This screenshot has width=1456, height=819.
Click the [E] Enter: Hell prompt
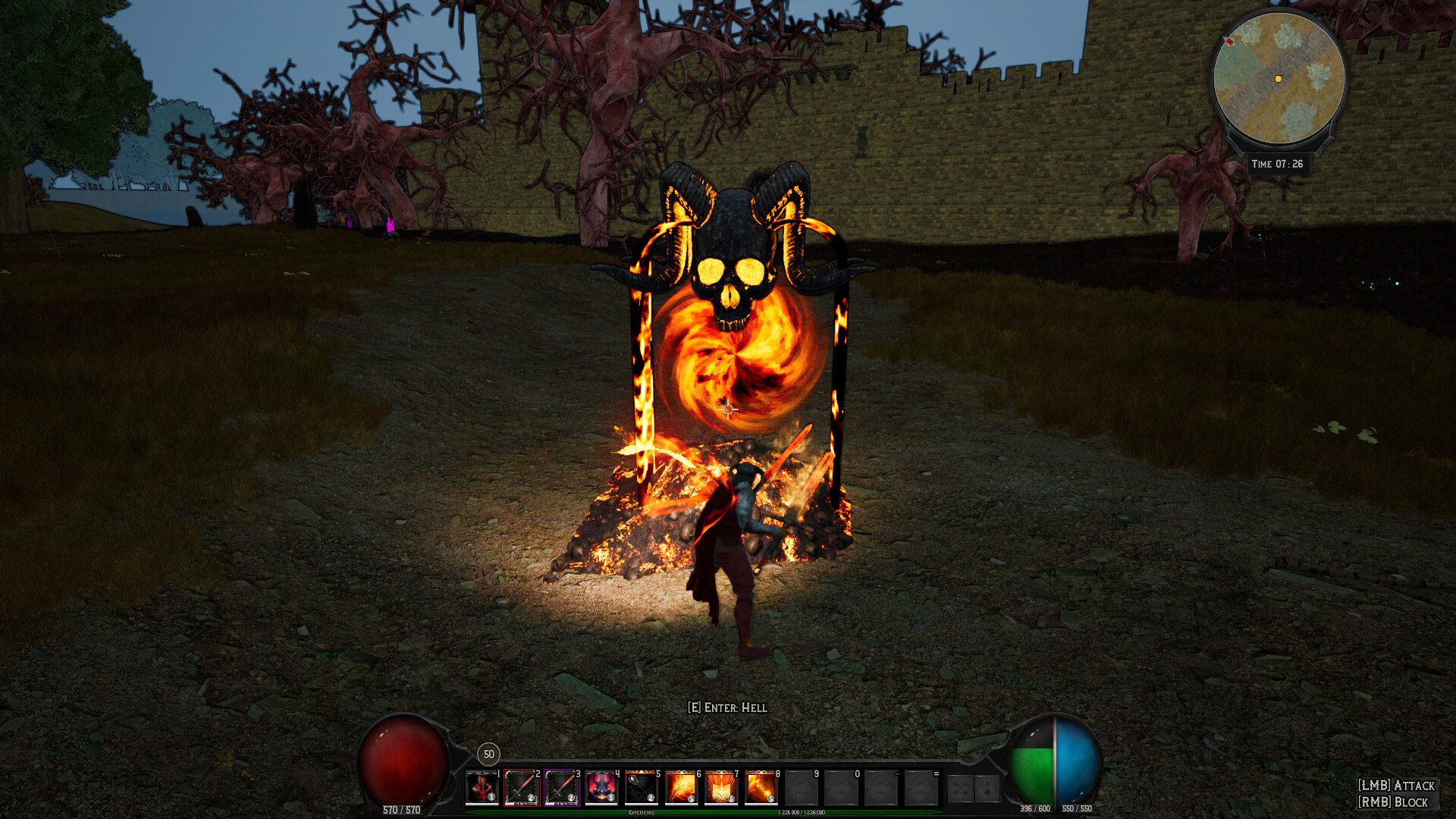coord(726,708)
